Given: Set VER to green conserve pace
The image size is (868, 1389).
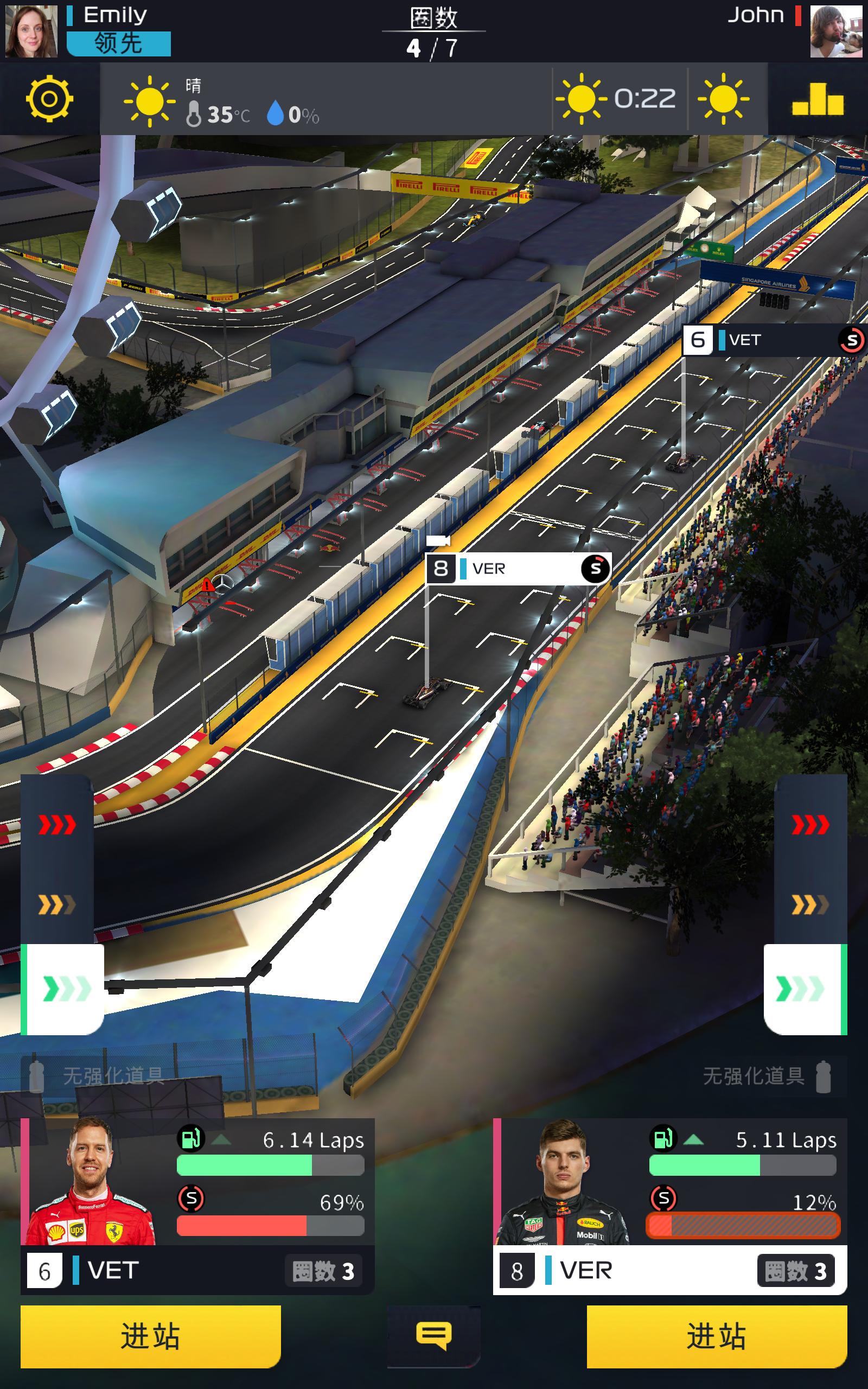Looking at the screenshot, I should pos(803,989).
